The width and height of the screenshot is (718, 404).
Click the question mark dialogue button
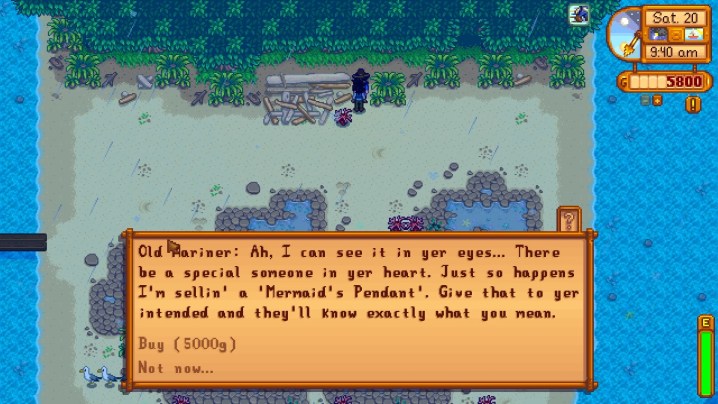coord(569,219)
